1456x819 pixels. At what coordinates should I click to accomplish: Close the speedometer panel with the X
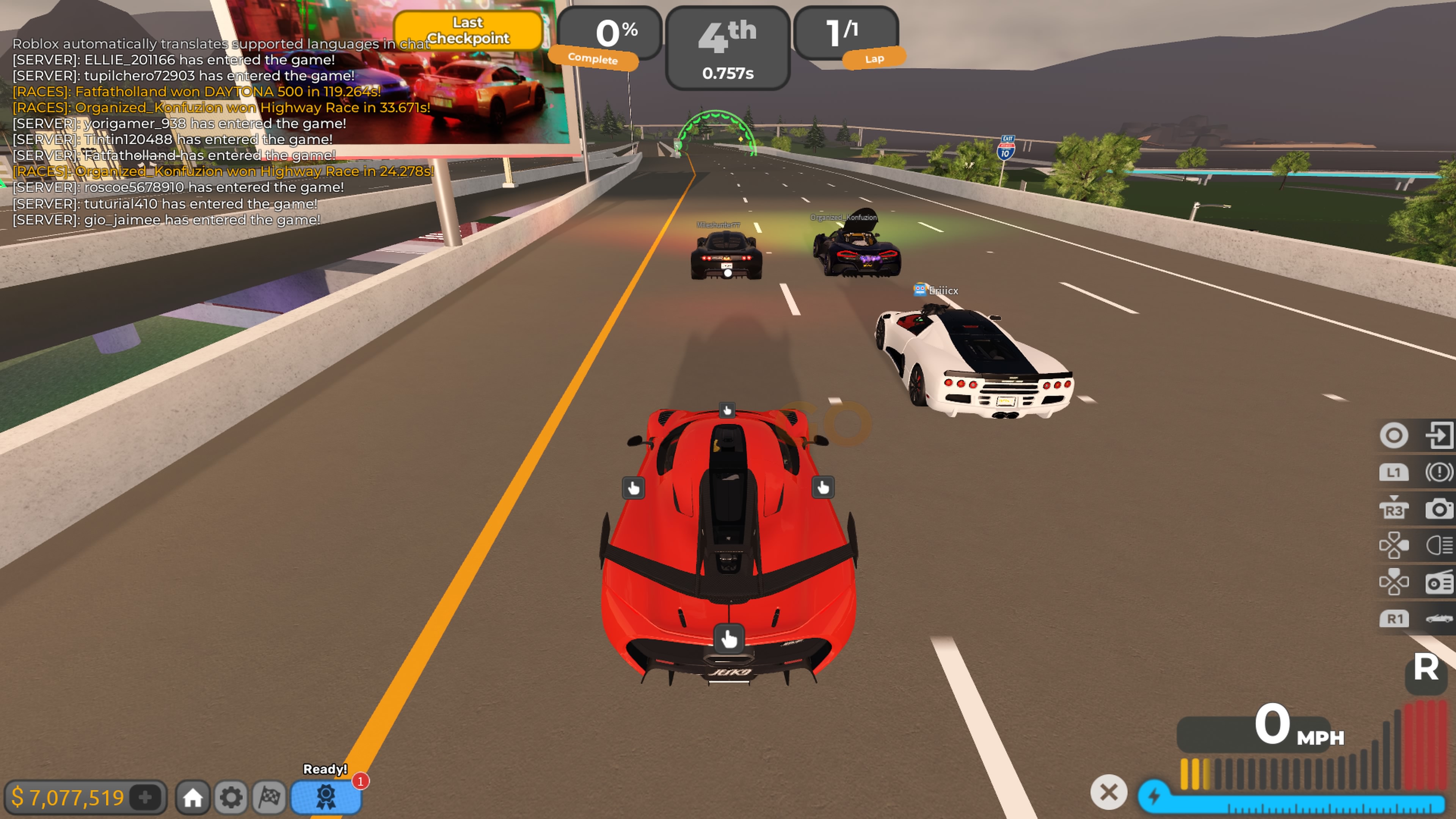pyautogui.click(x=1108, y=792)
